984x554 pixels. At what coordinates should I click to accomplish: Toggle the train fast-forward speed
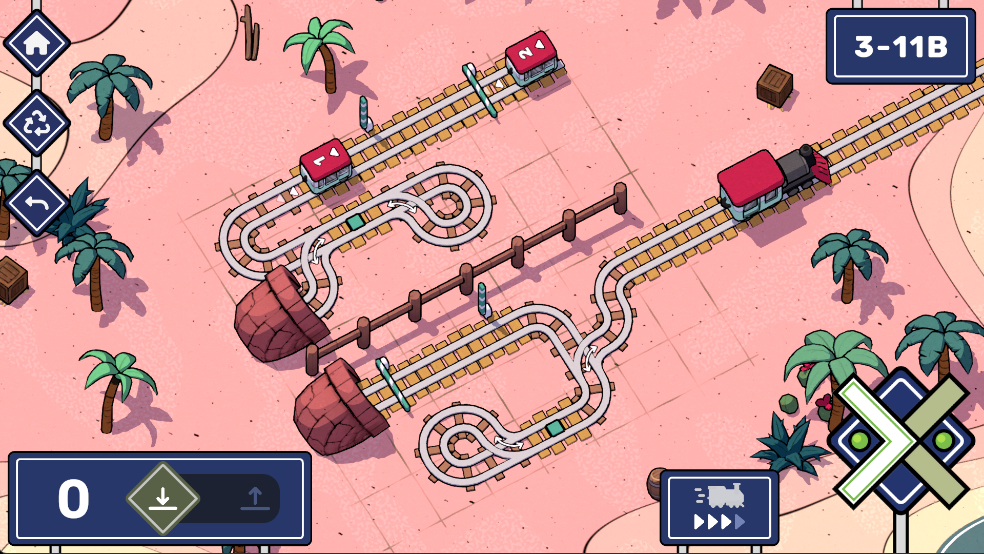719,507
